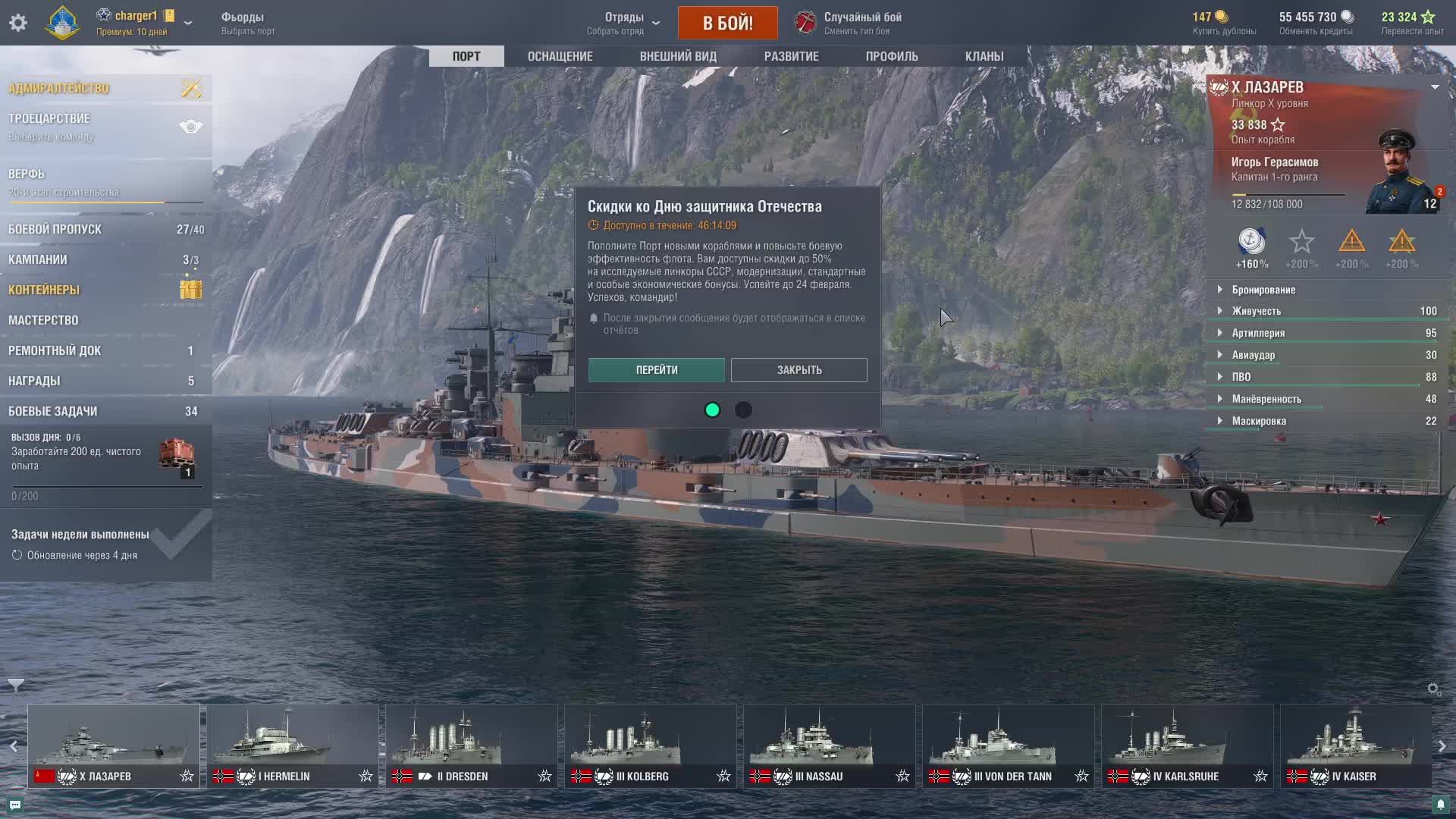Open the Адмиралтейство section
The height and width of the screenshot is (819, 1456).
point(59,88)
